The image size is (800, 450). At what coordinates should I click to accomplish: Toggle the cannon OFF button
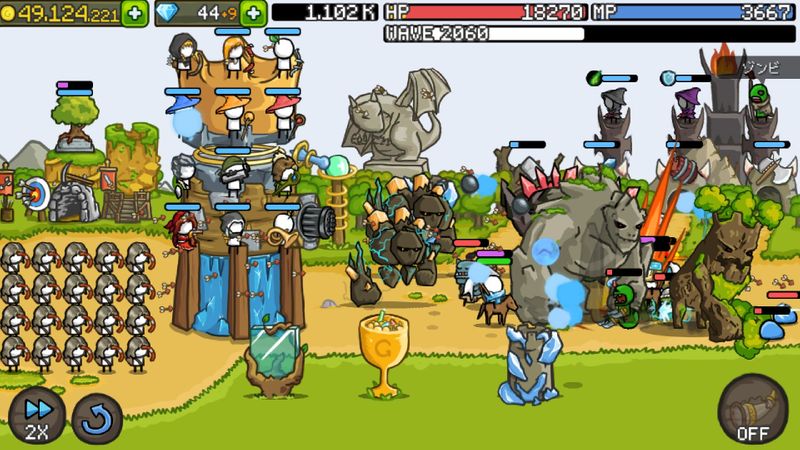(x=752, y=409)
